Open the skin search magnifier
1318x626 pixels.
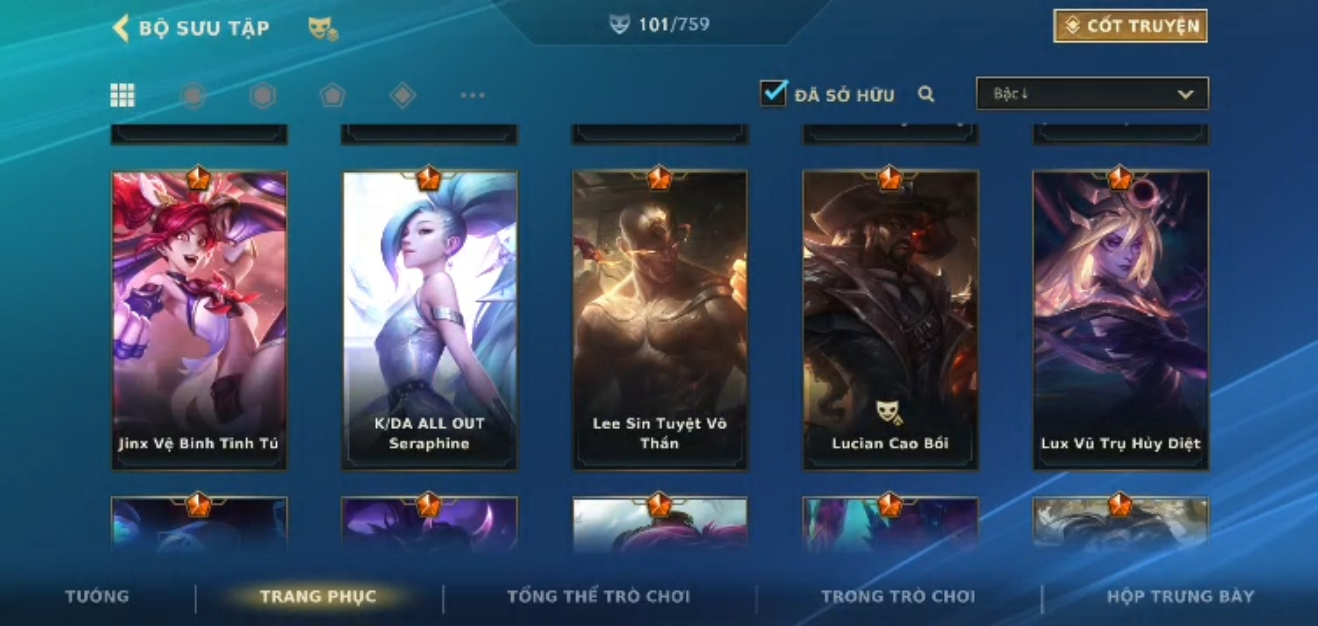(926, 94)
